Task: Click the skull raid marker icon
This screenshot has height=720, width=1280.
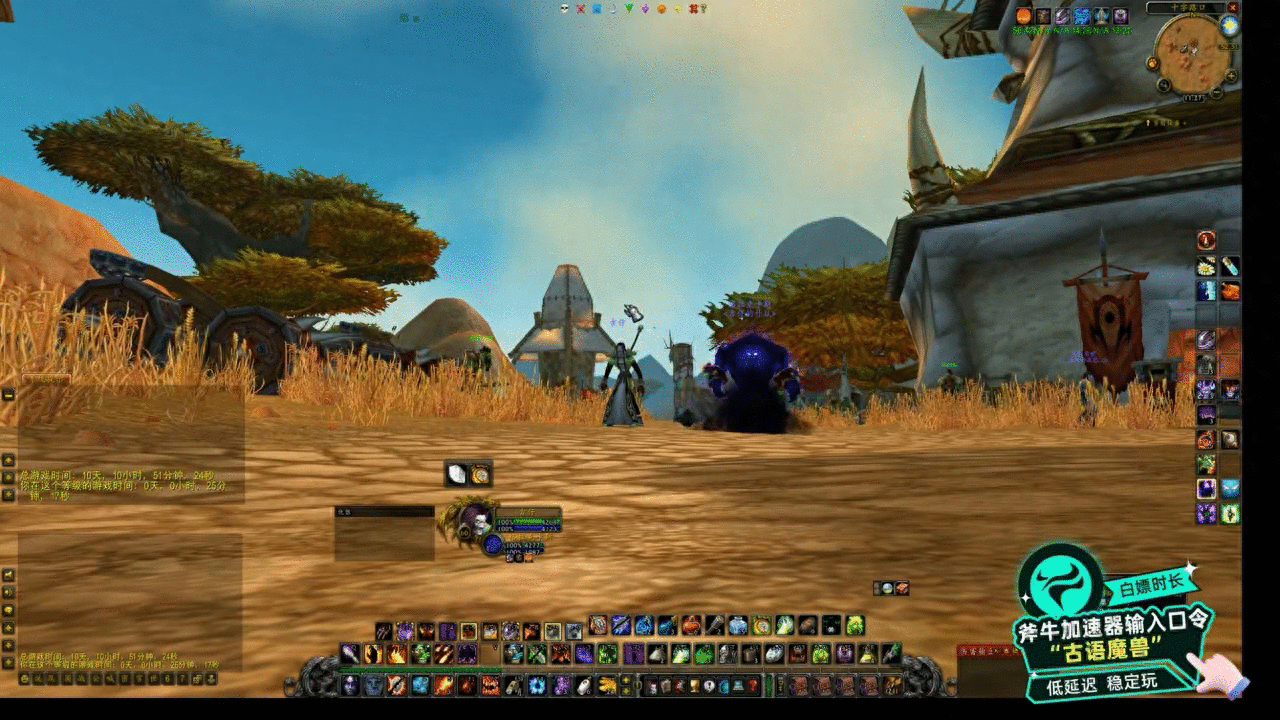Action: [x=564, y=9]
